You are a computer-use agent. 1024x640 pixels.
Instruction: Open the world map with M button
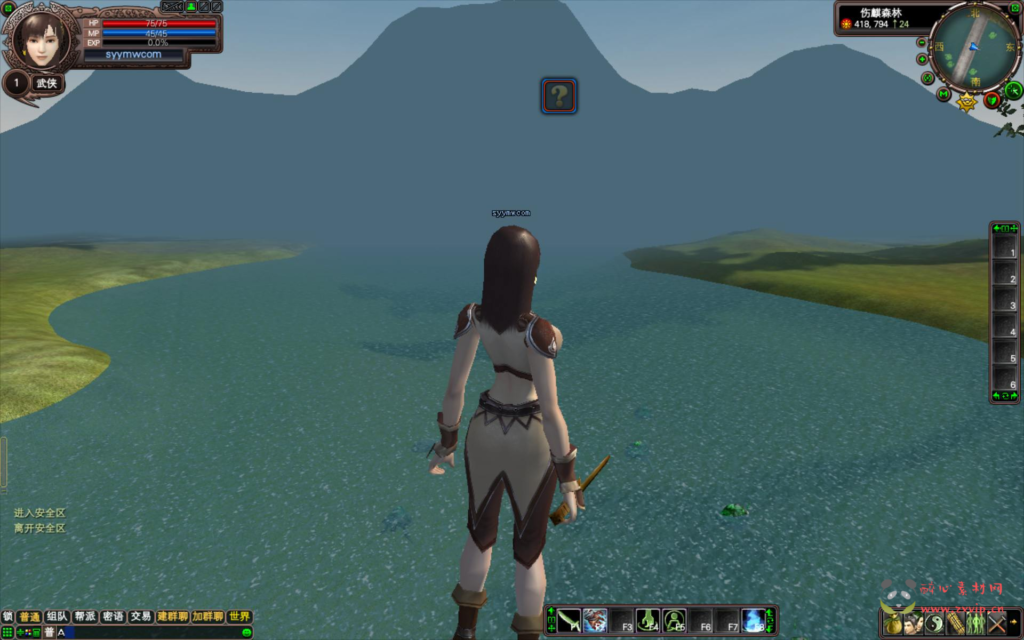943,95
